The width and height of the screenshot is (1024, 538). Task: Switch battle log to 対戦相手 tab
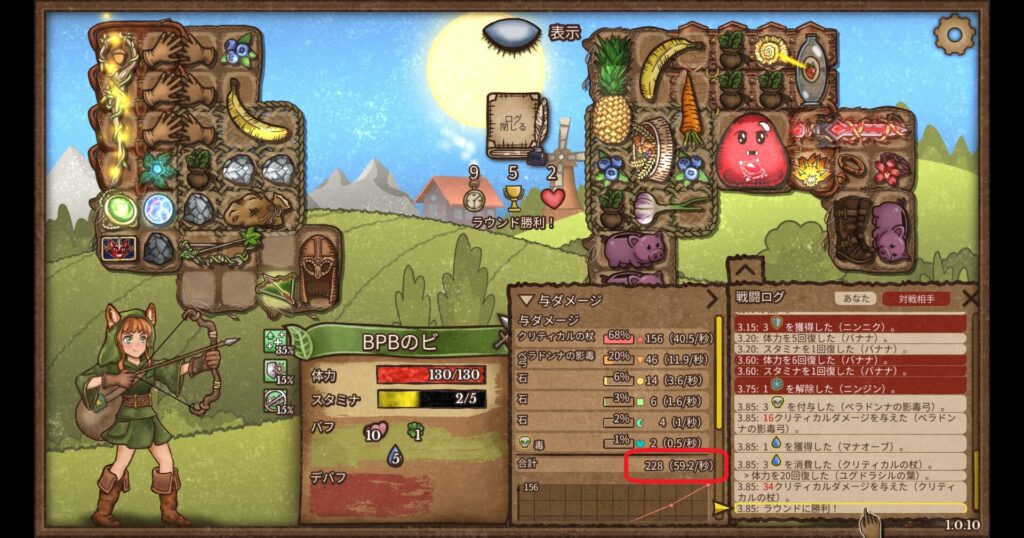(915, 298)
